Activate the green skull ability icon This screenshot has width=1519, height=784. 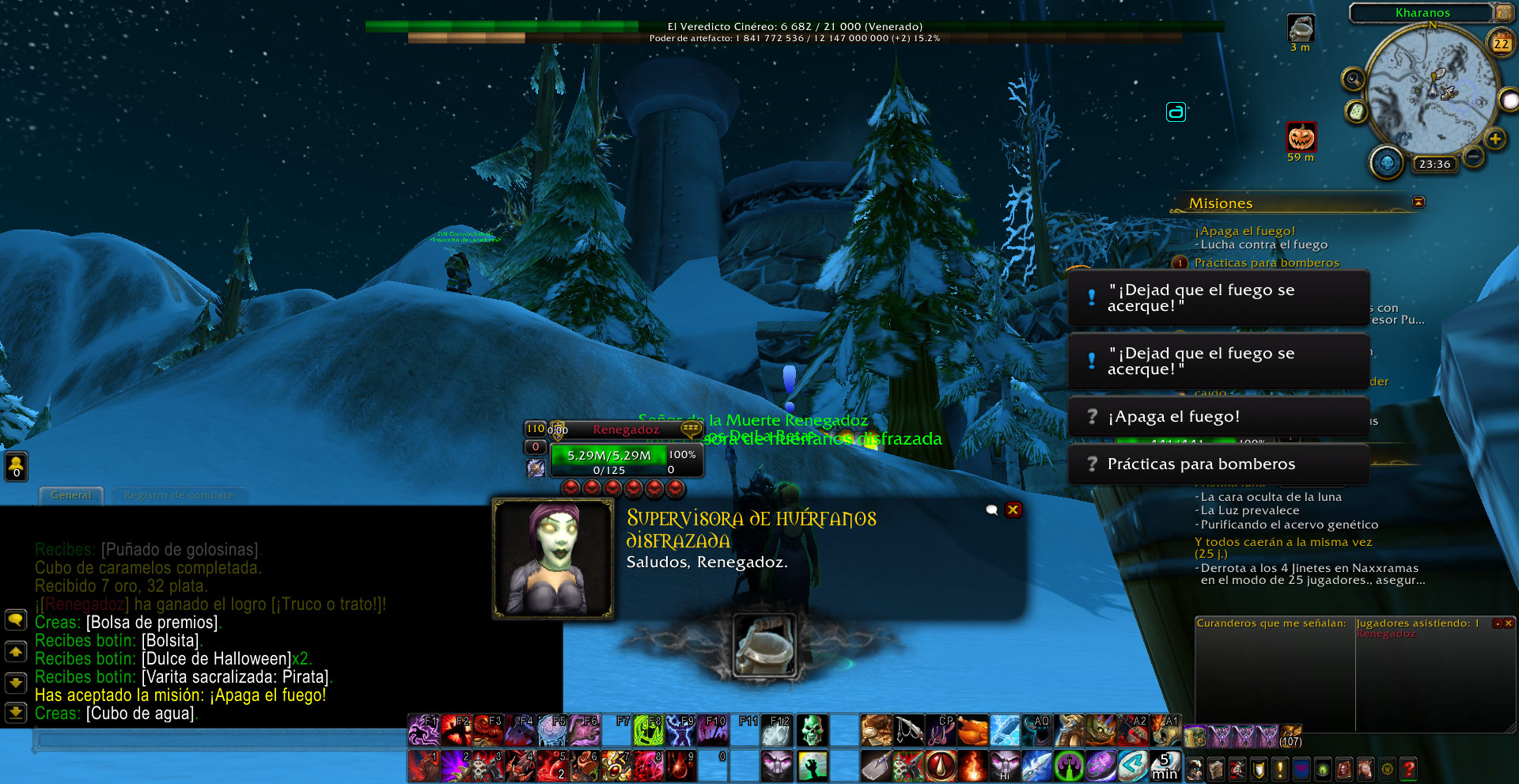(811, 730)
